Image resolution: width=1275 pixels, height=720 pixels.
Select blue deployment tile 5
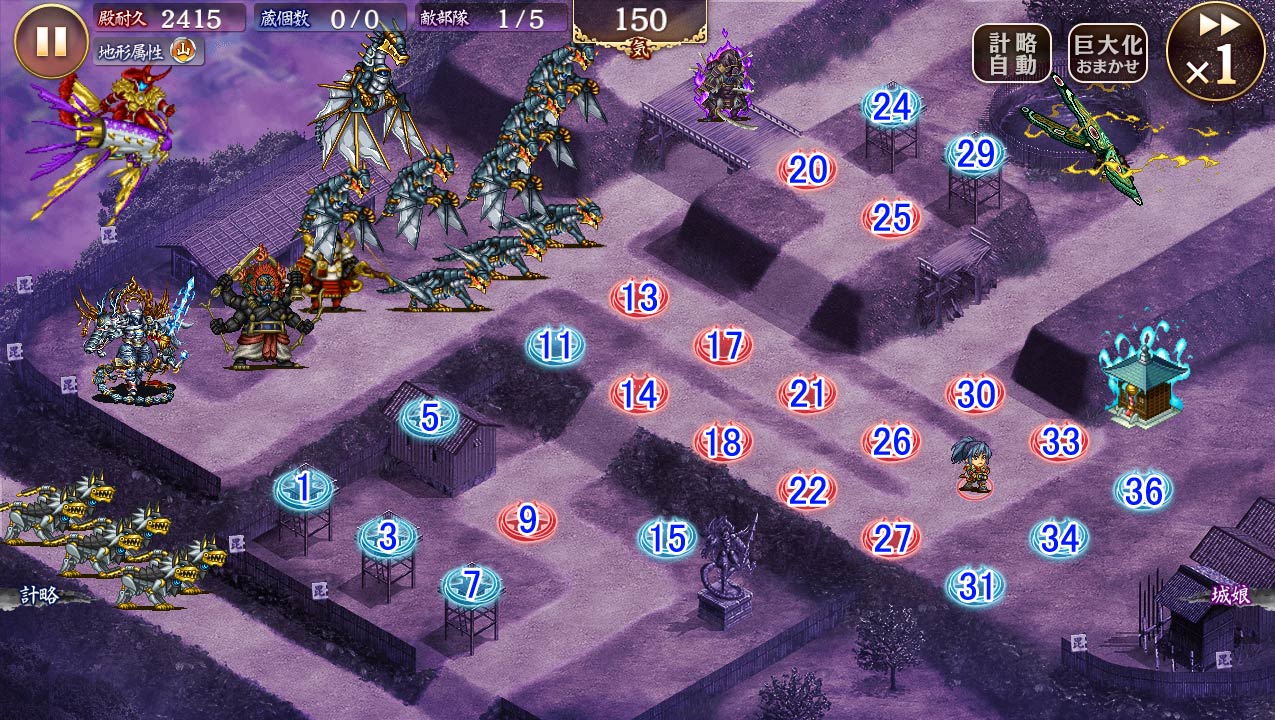click(429, 418)
